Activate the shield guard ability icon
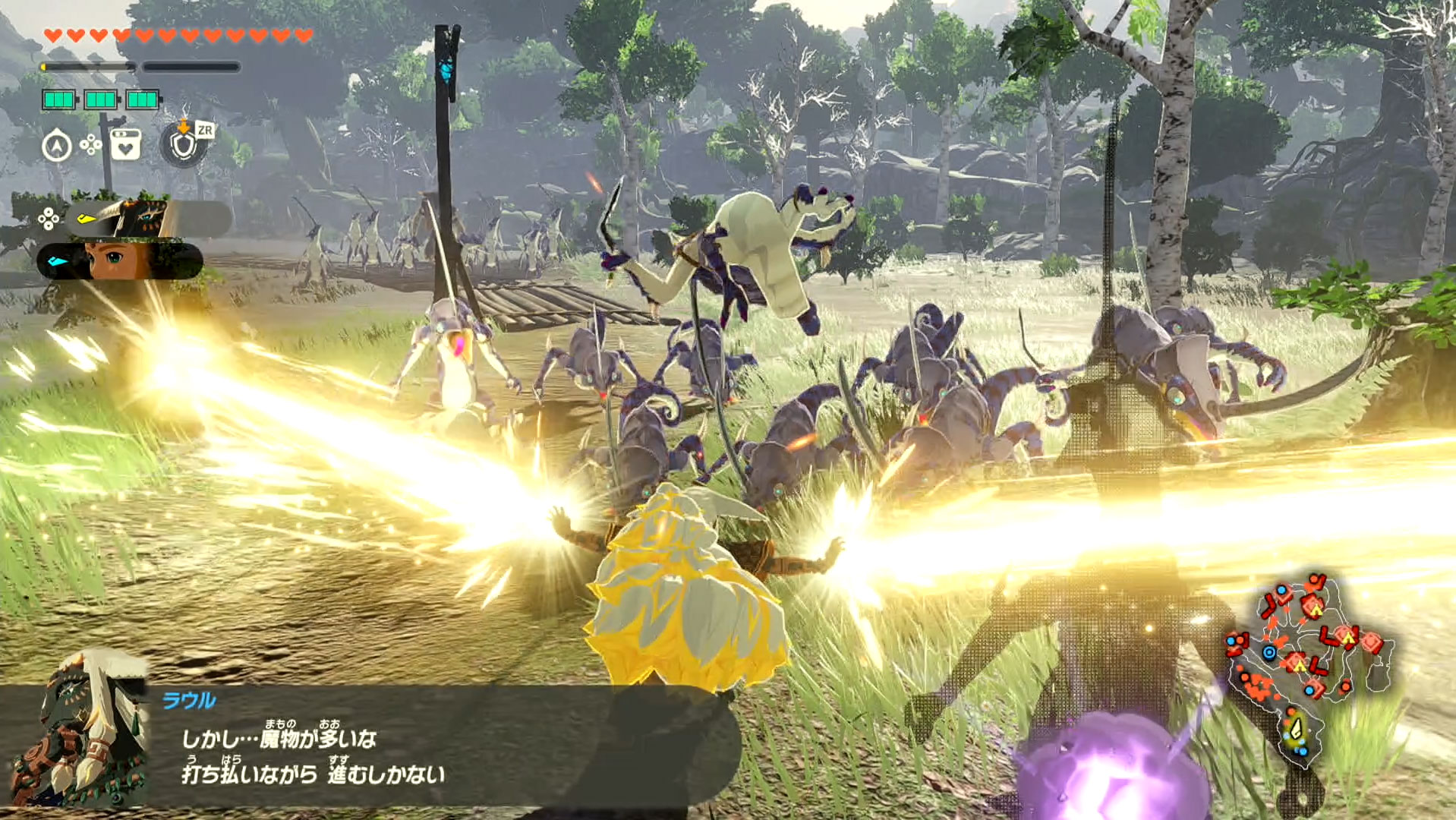1456x820 pixels. (x=183, y=144)
